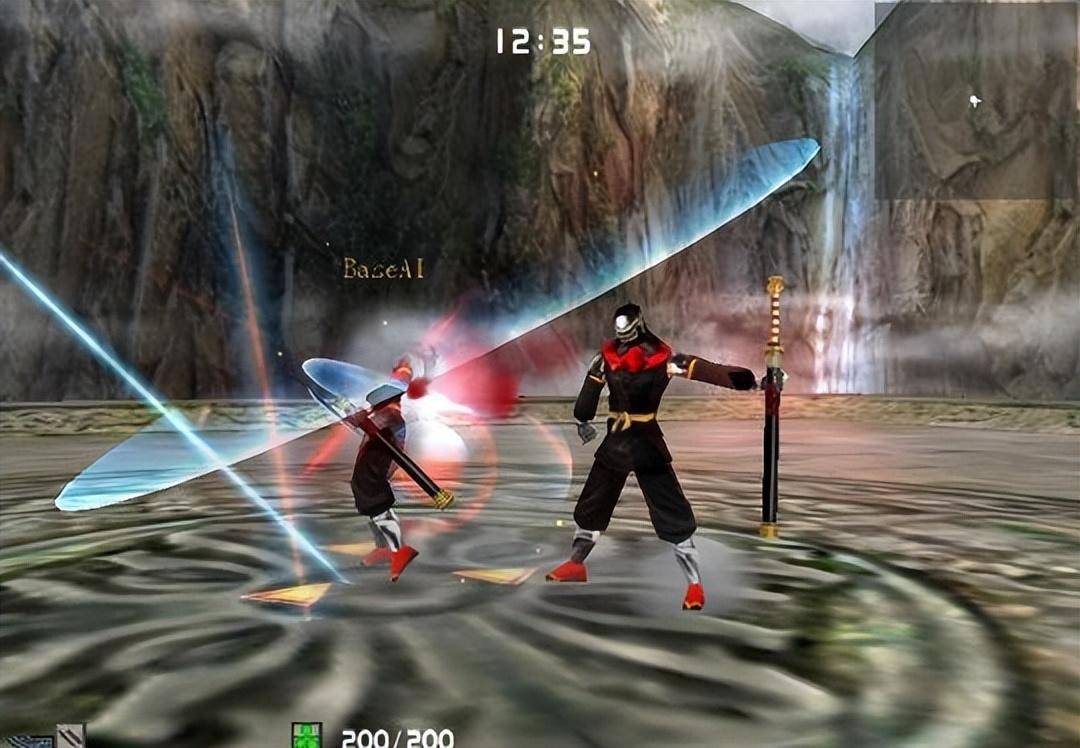Select the white player marker on minimap

(975, 100)
